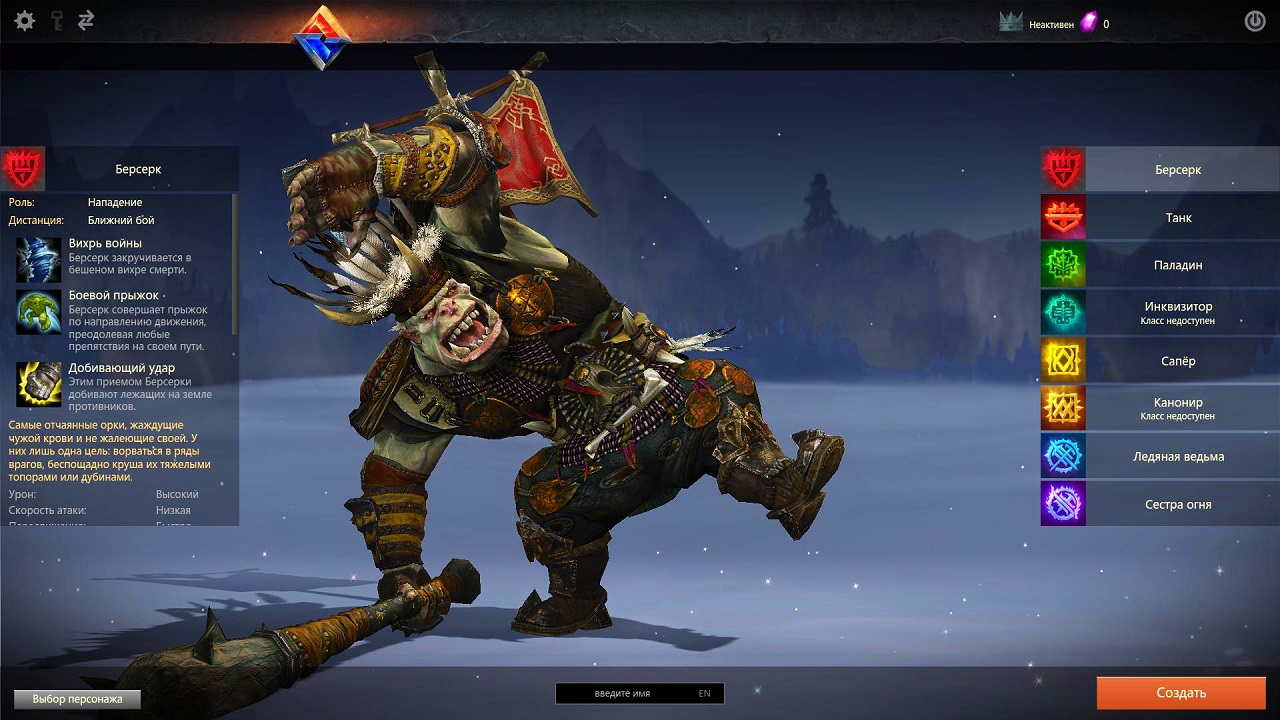Click the key icon in top bar
Screen dimensions: 1280x720
[x=56, y=21]
